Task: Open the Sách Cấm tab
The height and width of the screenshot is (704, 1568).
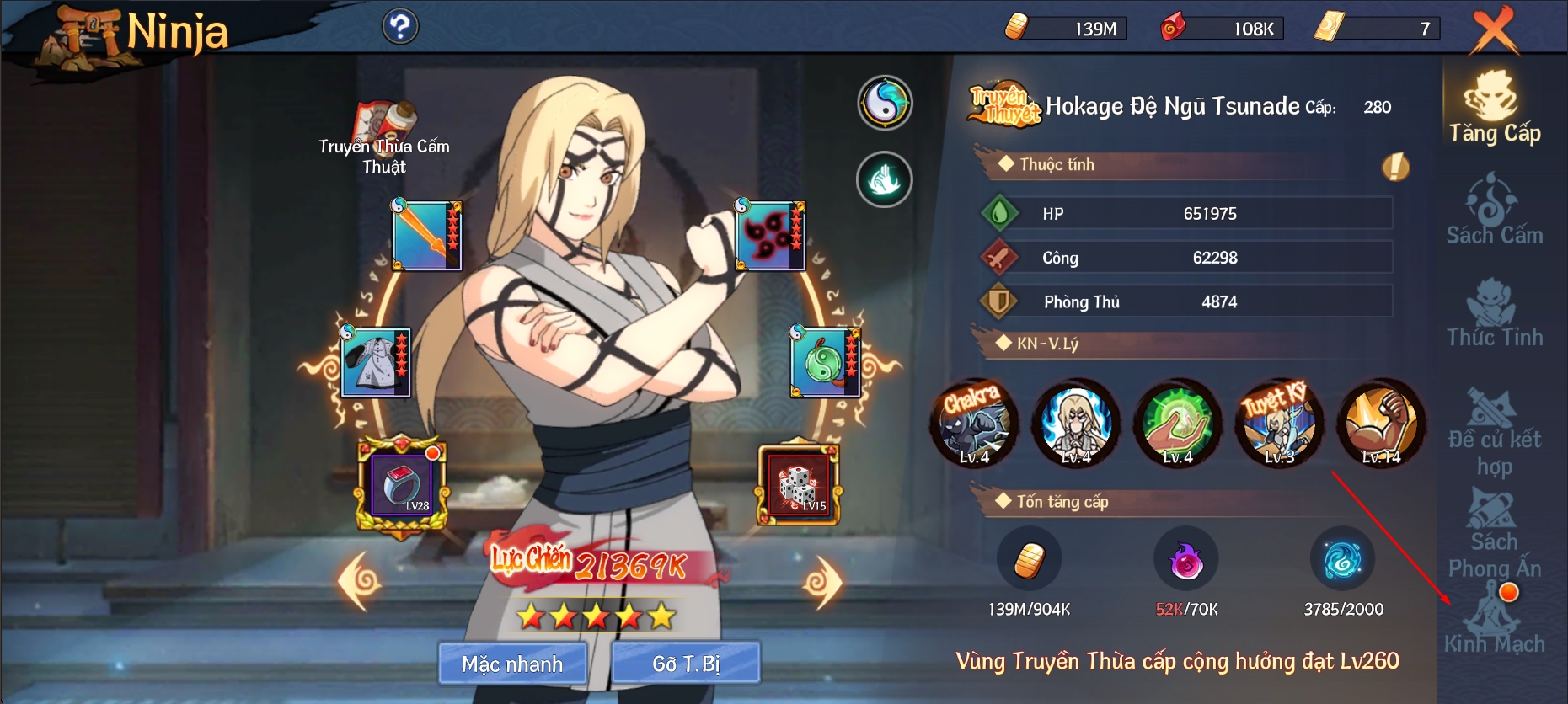Action: coord(1494,211)
